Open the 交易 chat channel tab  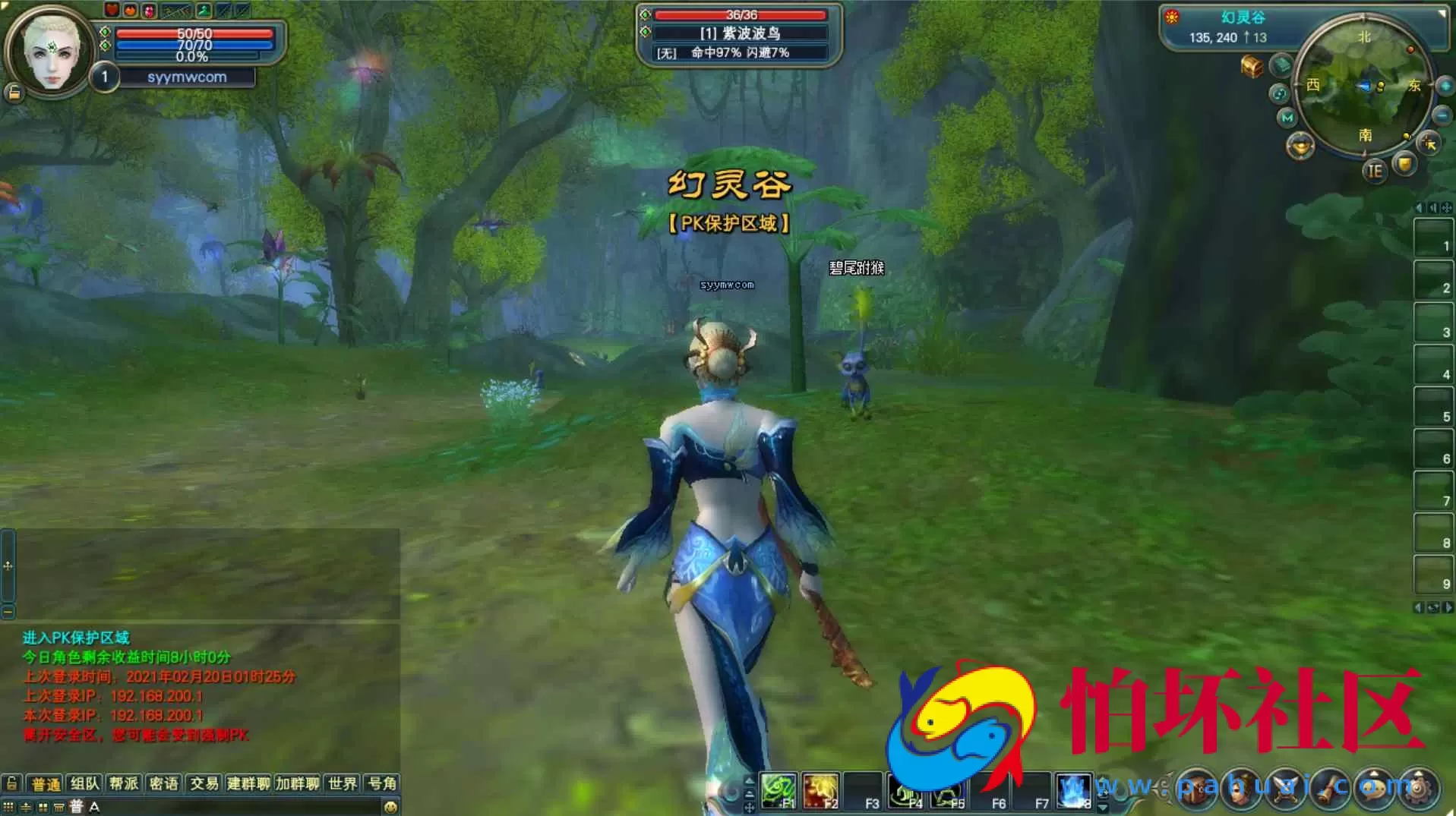(204, 784)
